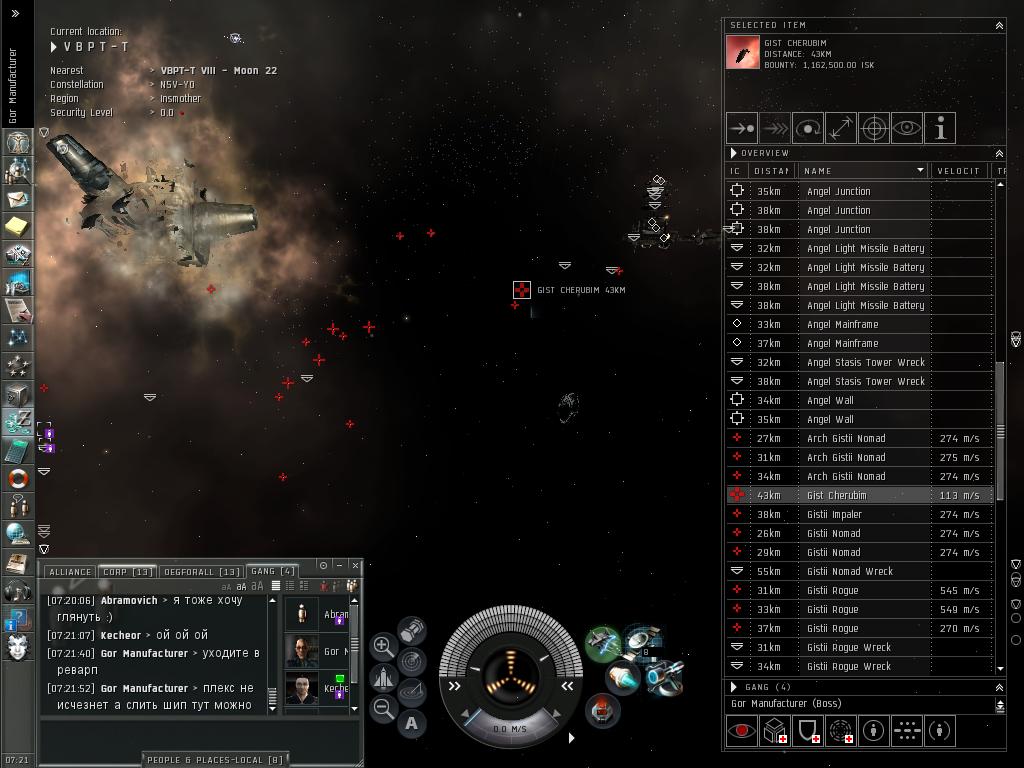Look at target with the eye button
This screenshot has width=1024, height=768.
[907, 128]
